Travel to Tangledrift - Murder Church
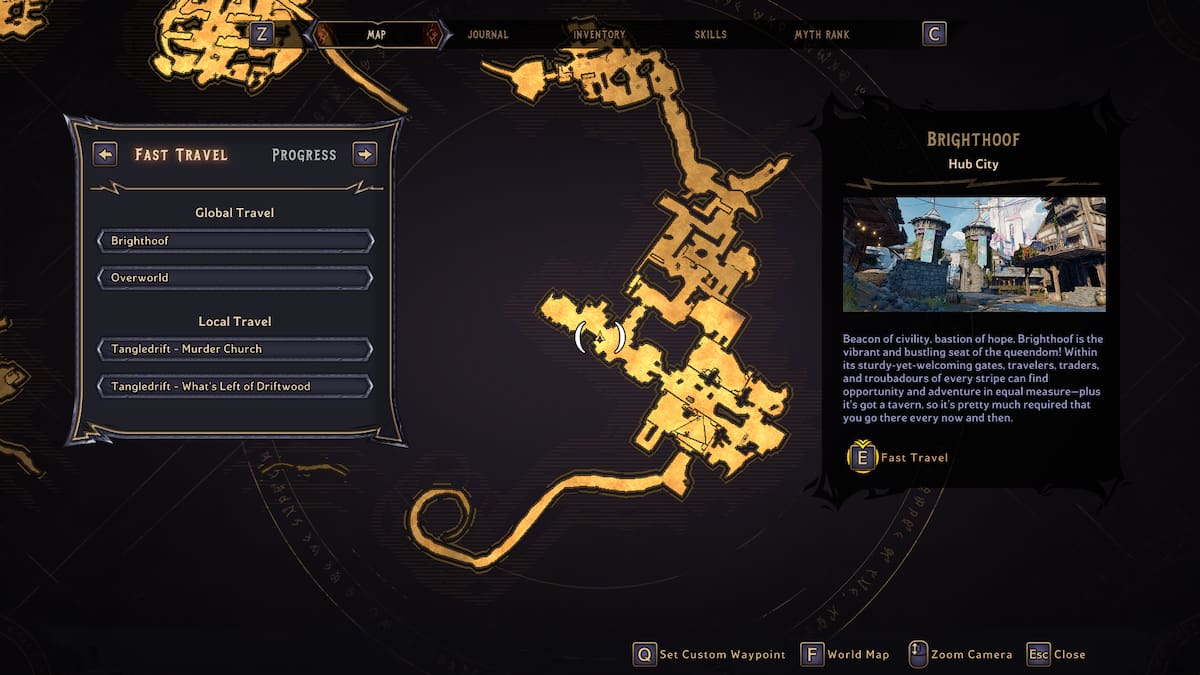The width and height of the screenshot is (1200, 675). pos(235,349)
